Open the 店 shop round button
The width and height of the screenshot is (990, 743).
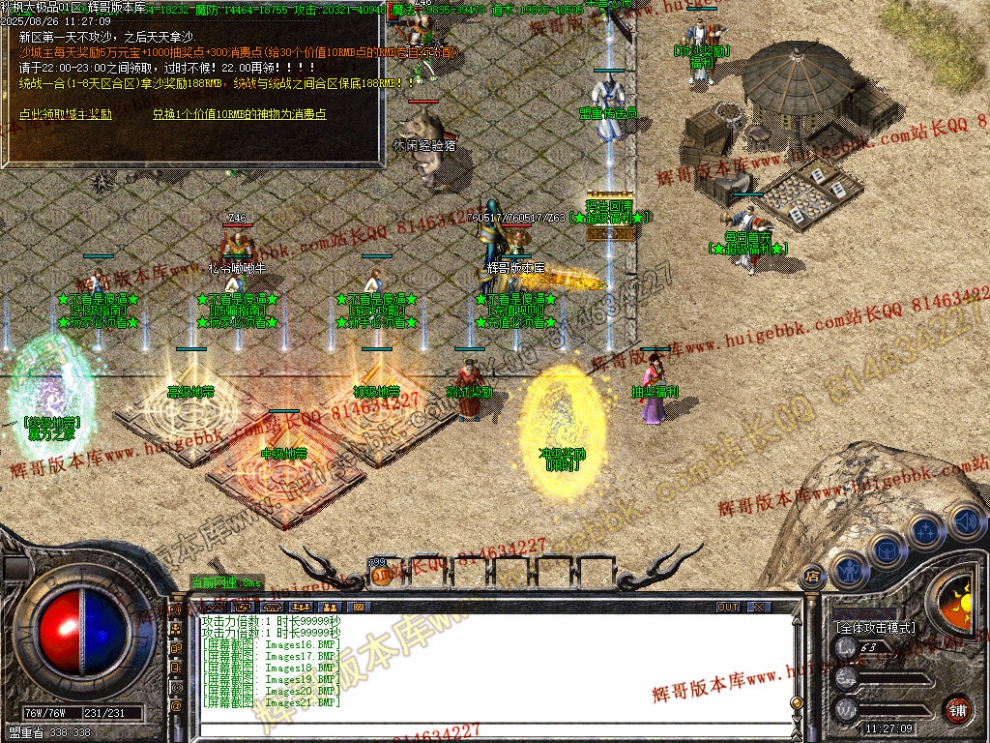[x=812, y=575]
